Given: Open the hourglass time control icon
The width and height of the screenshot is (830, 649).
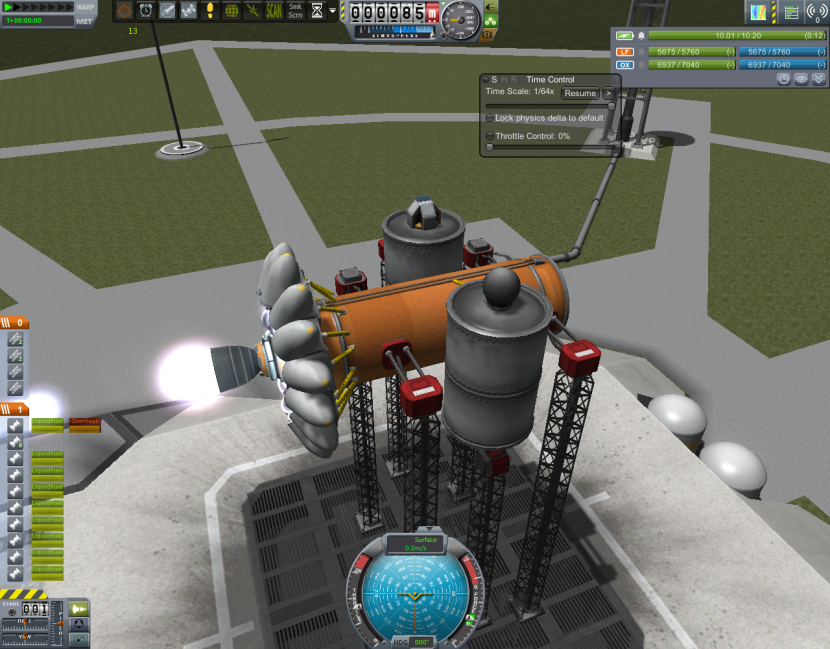Looking at the screenshot, I should [x=317, y=11].
